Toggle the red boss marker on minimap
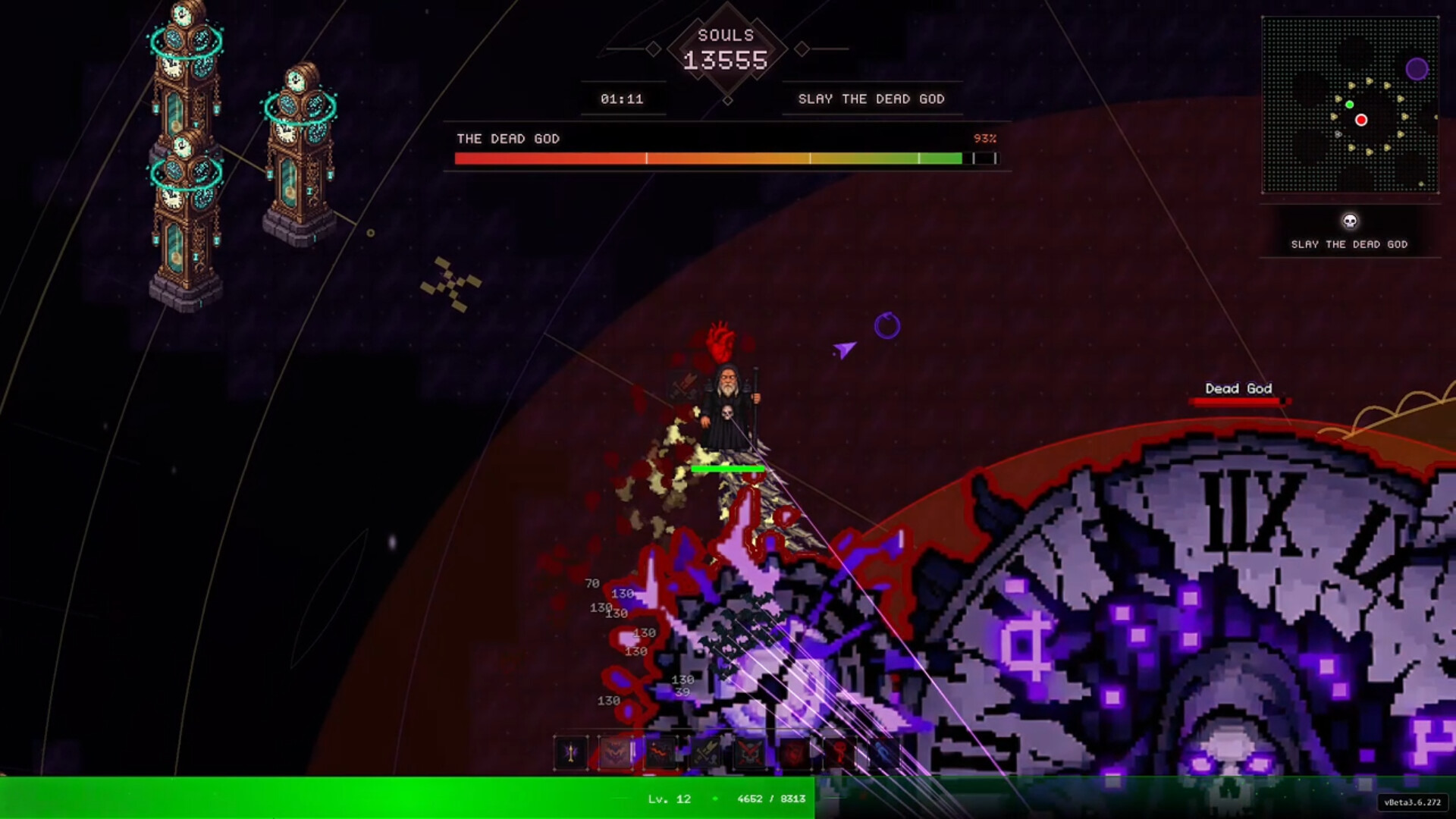Viewport: 1456px width, 819px height. [1361, 119]
